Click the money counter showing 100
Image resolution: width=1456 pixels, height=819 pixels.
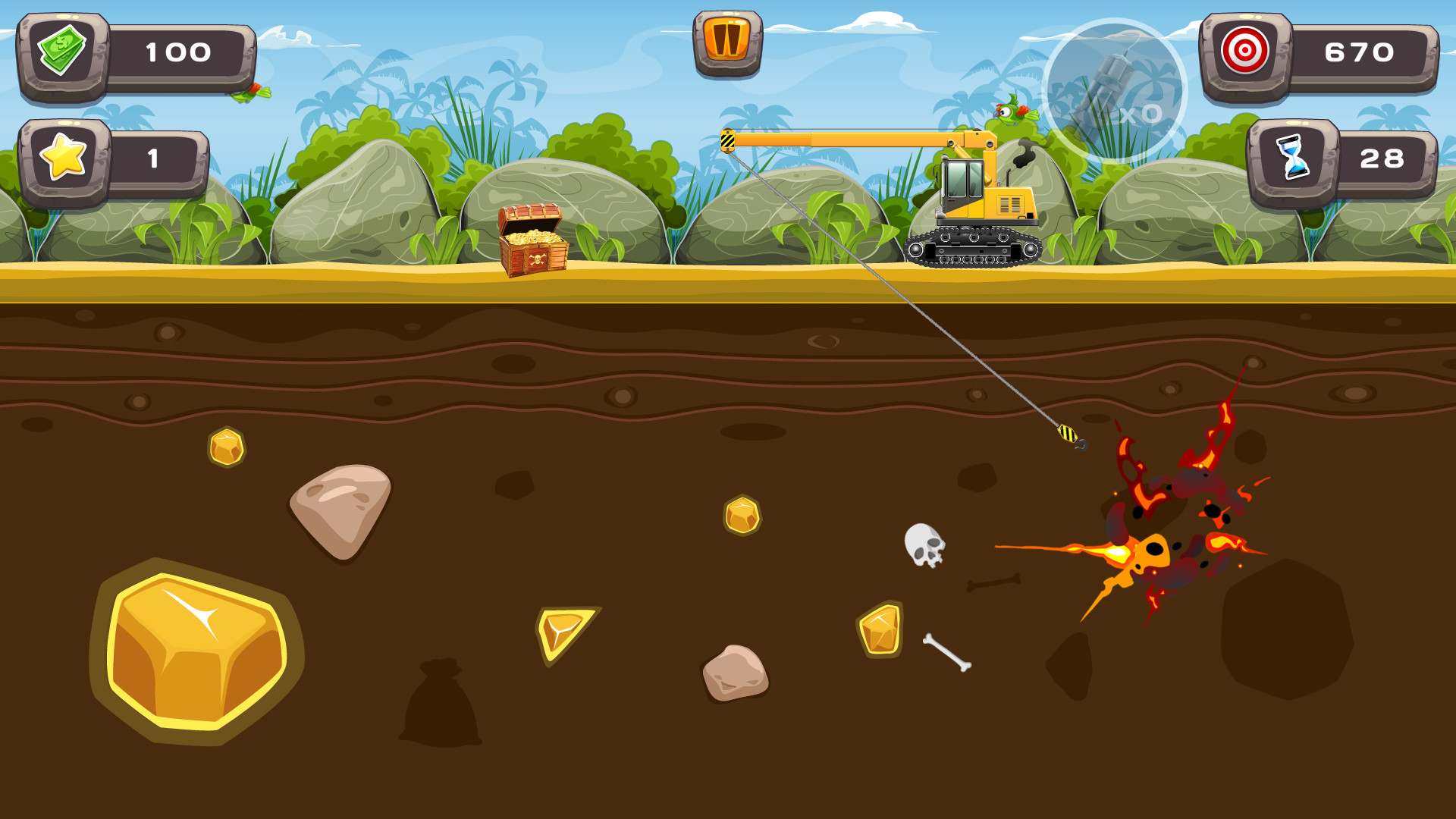(x=178, y=52)
